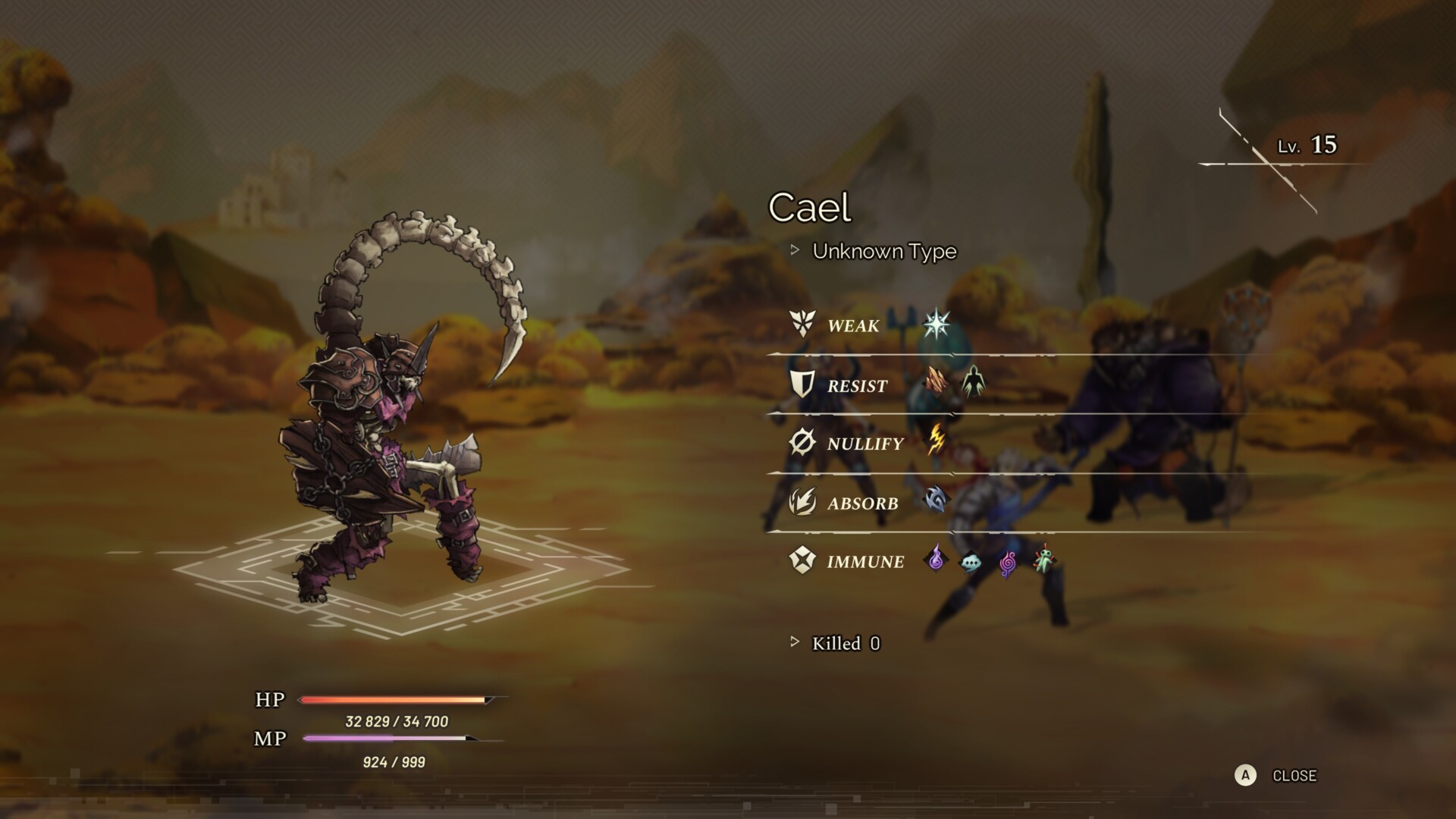
Task: Select the light star icon under Weak
Action: (x=937, y=324)
